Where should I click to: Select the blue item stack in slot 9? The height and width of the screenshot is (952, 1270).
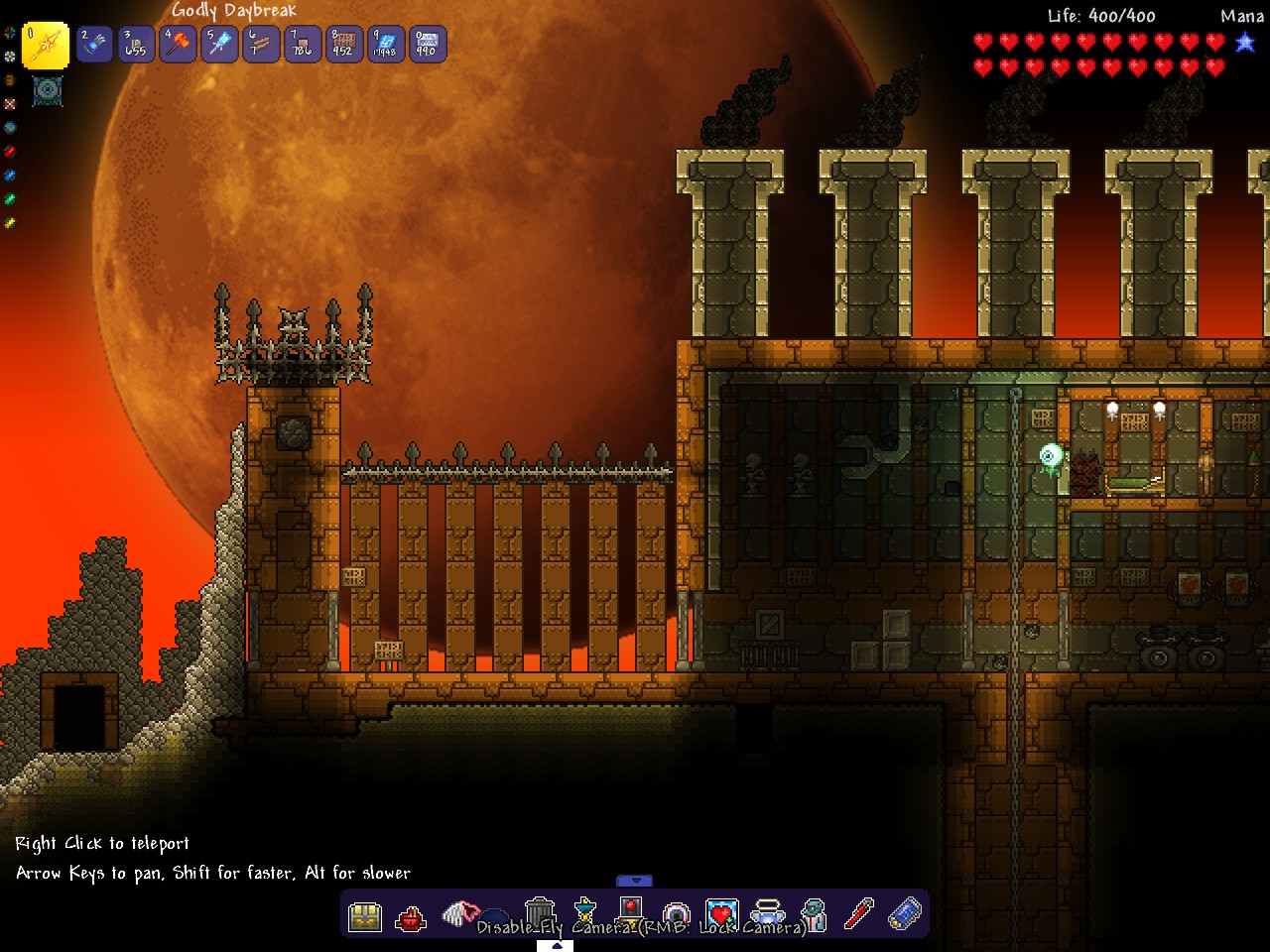[x=386, y=45]
